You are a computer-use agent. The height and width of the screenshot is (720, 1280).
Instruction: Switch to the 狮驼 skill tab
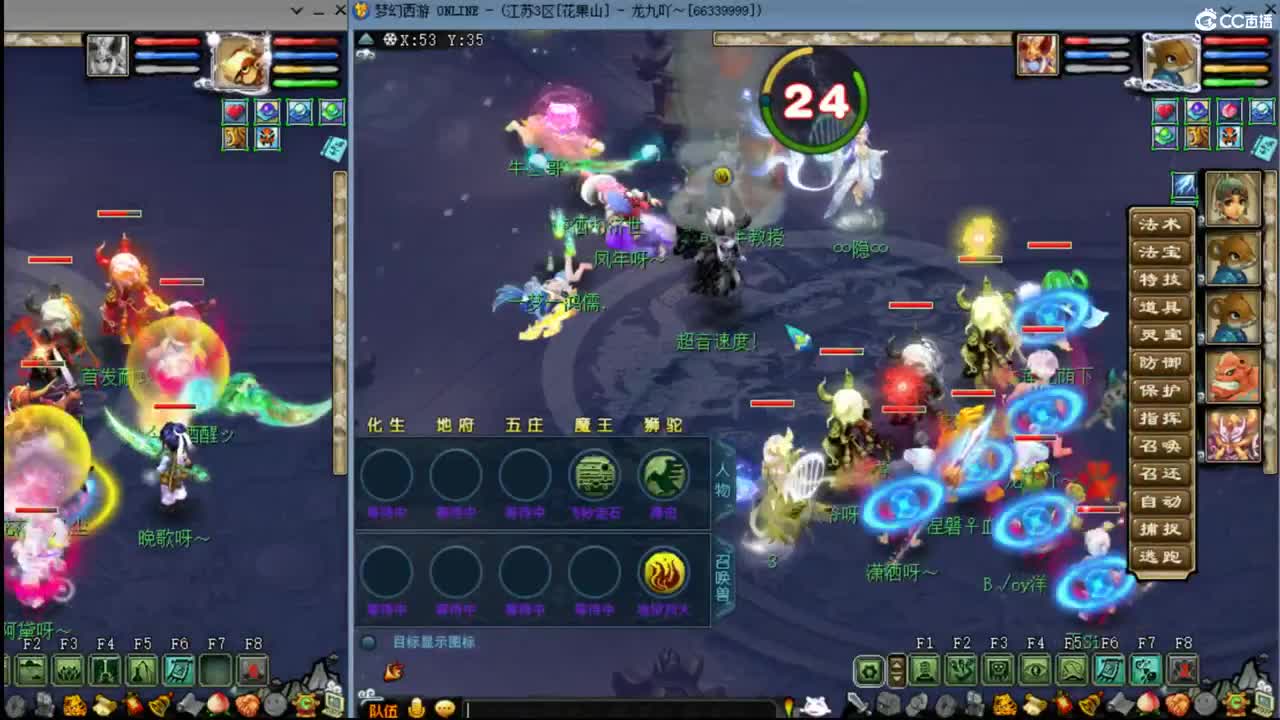663,424
